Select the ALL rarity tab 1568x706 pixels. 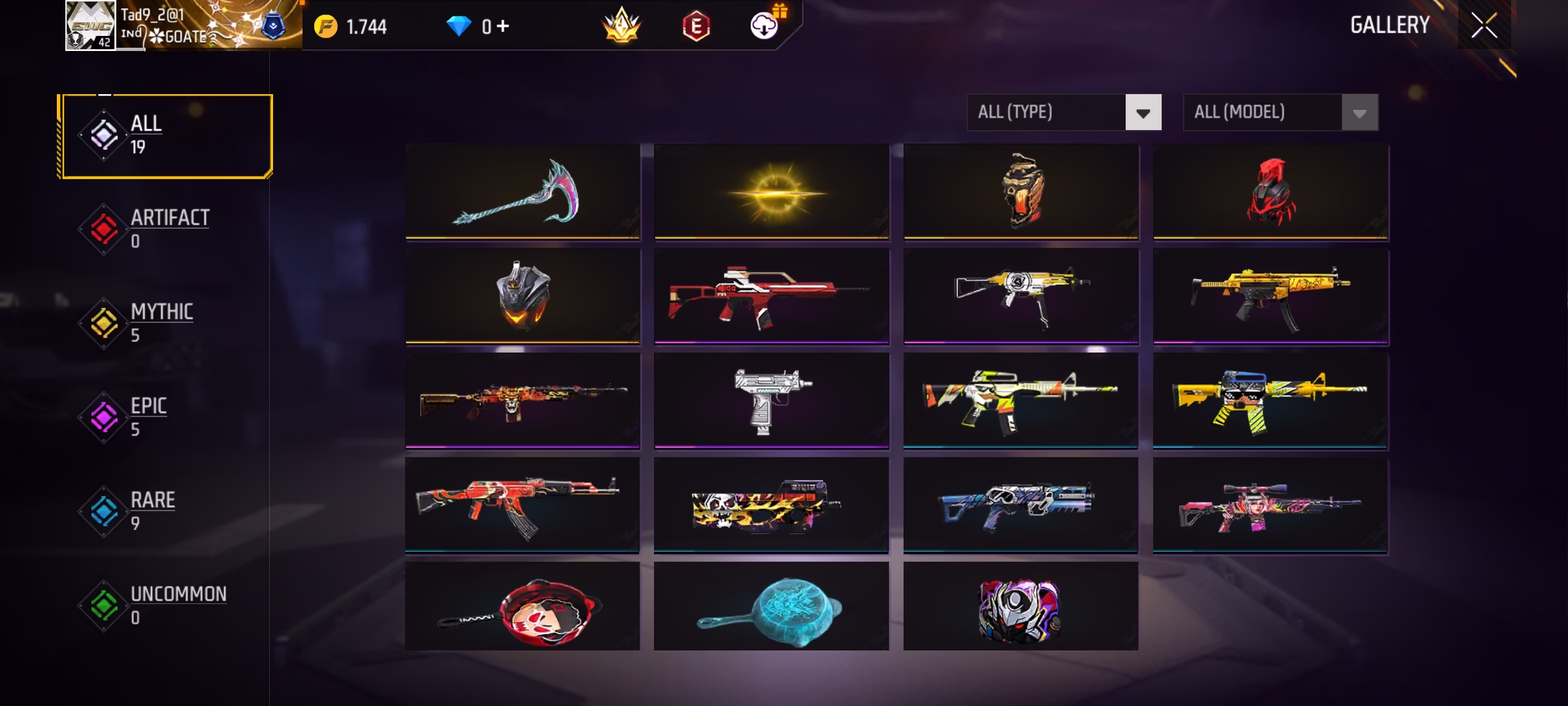coord(165,136)
